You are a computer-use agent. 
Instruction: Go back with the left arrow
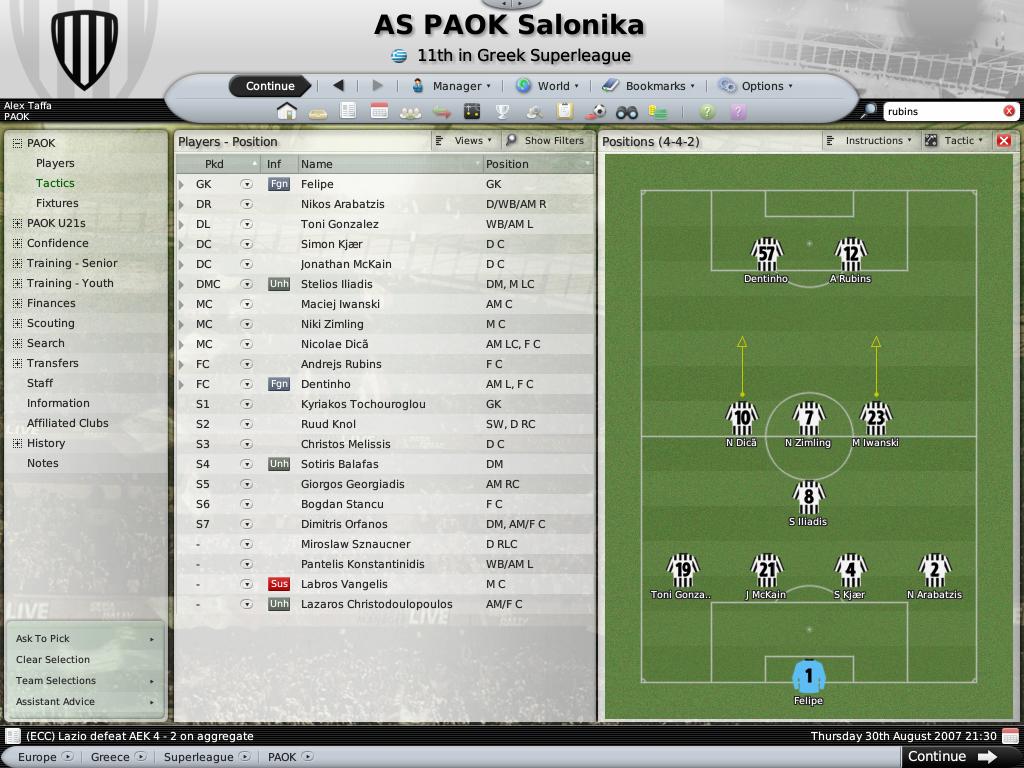338,86
